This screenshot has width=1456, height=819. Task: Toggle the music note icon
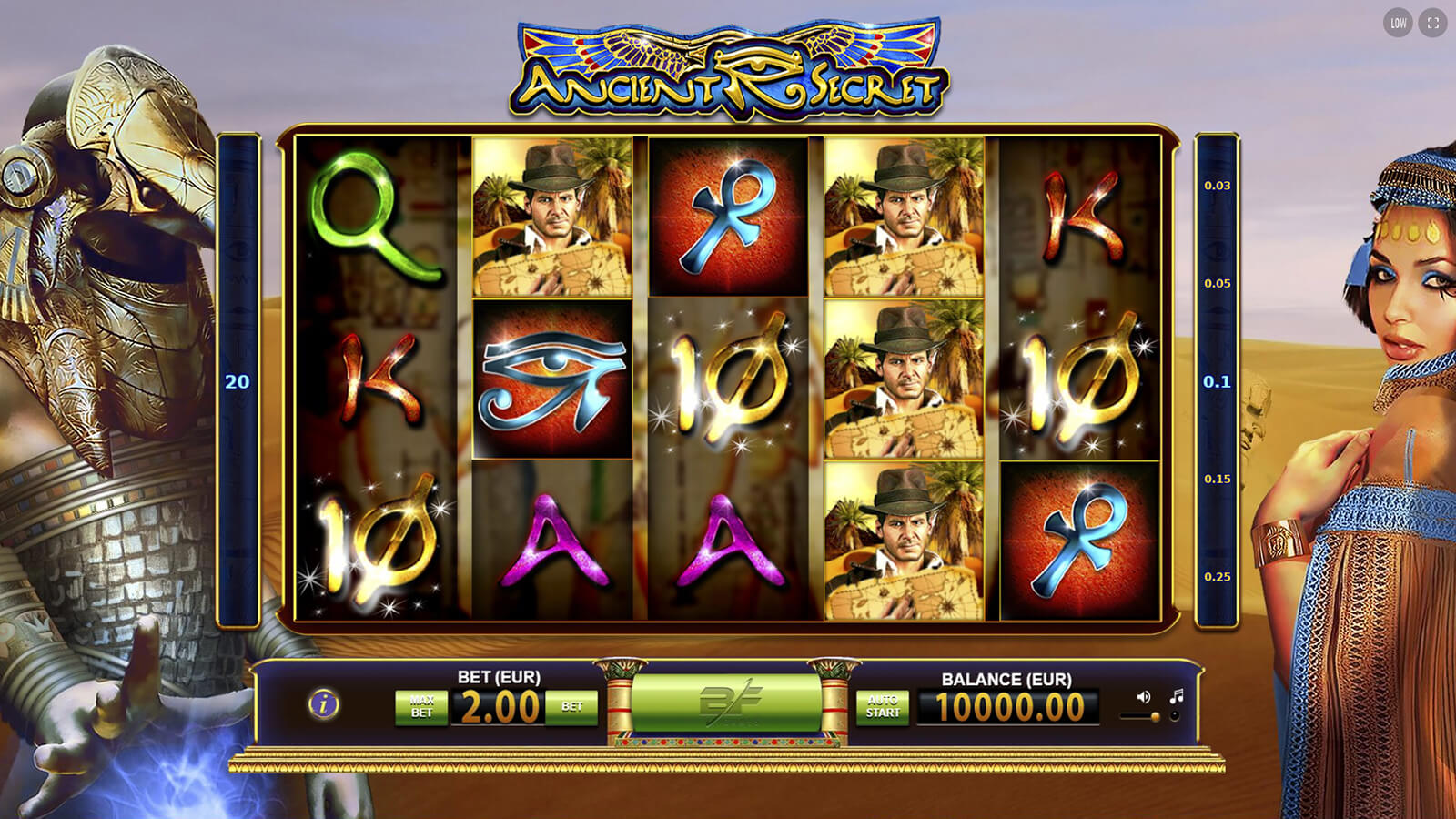click(x=1177, y=697)
